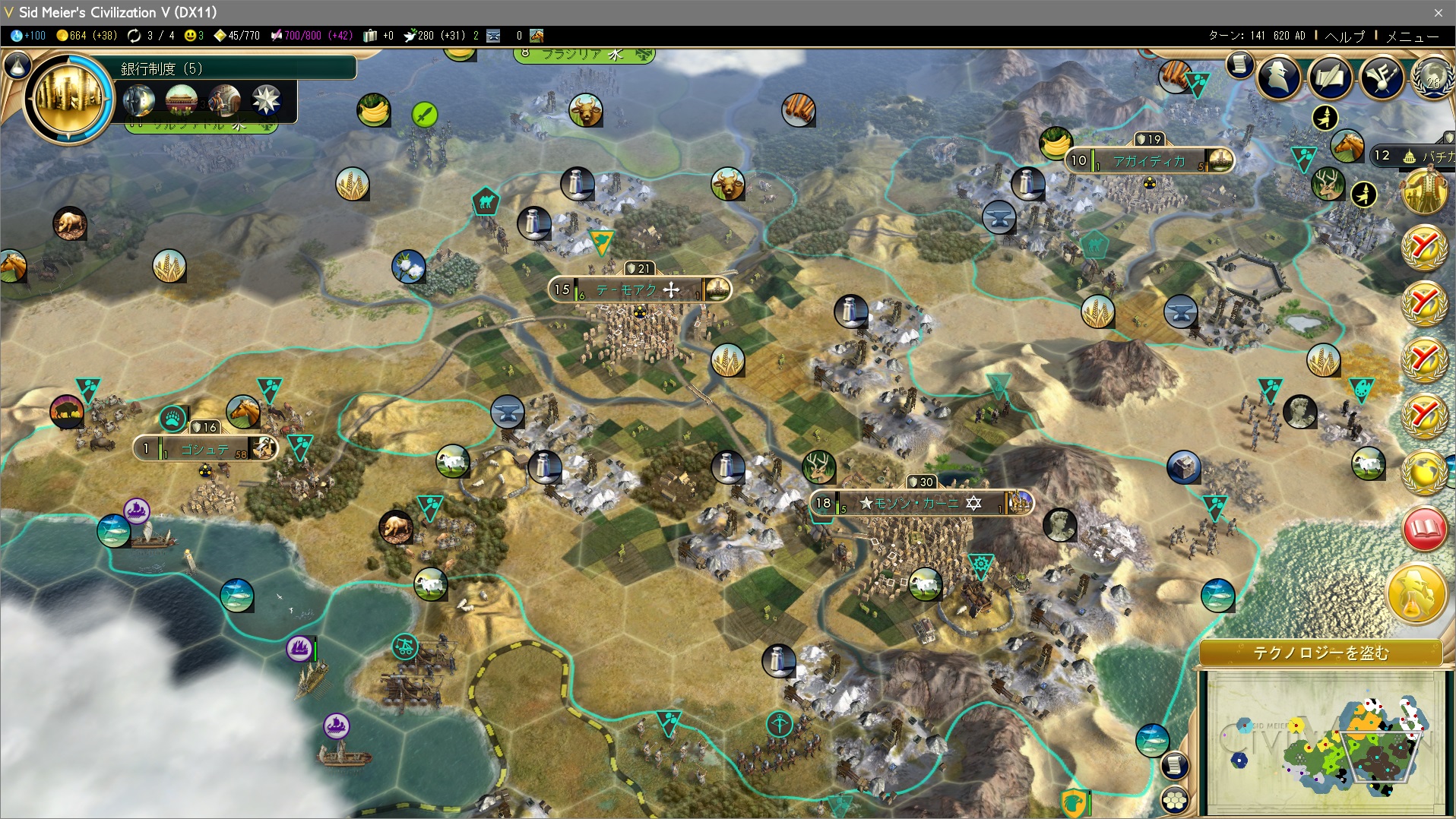Open the diplomacy overview horn button
Image resolution: width=1456 pixels, height=819 pixels.
click(1381, 77)
